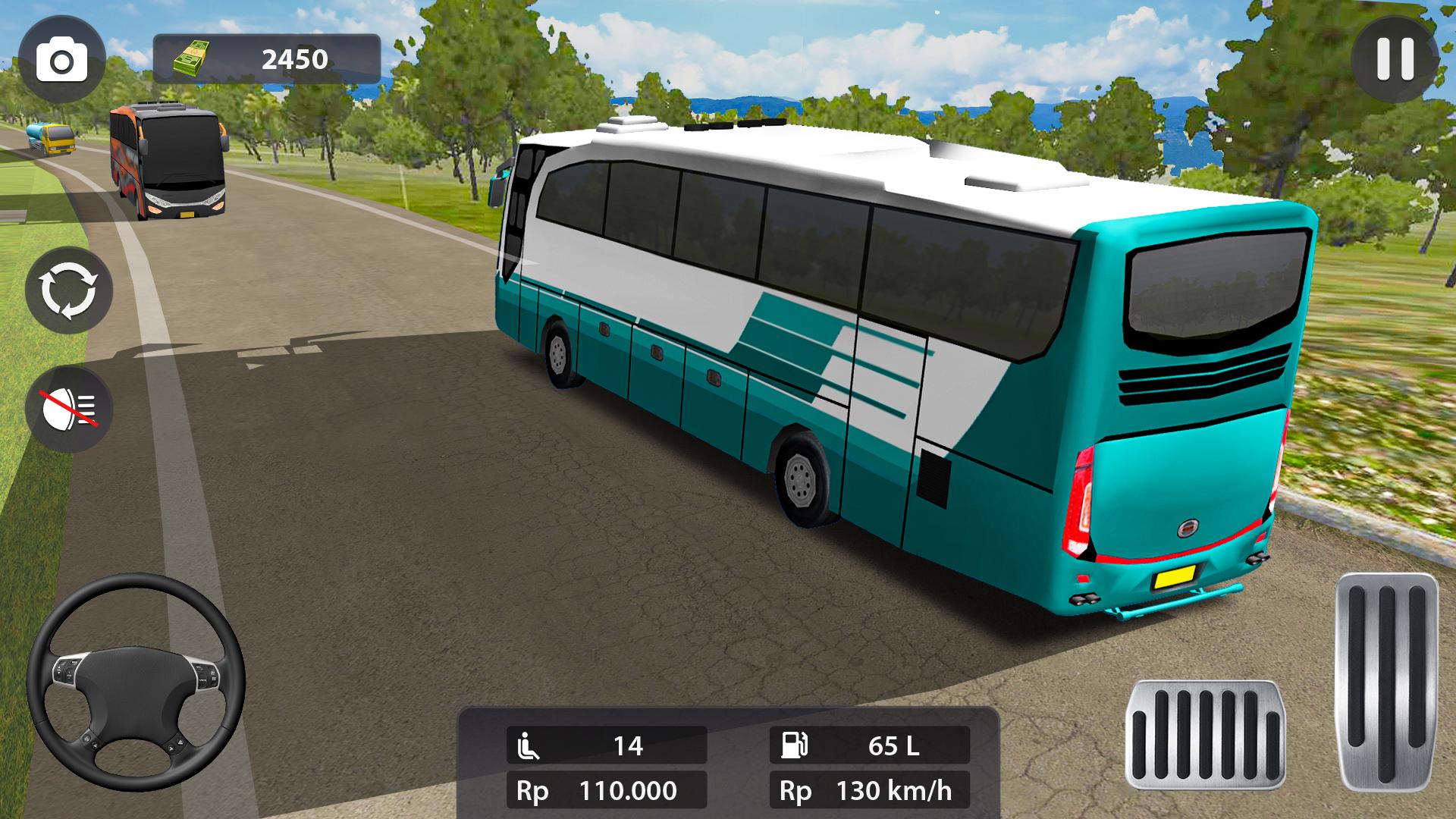Tap the cash bundle icon next to 2450
The height and width of the screenshot is (819, 1456).
coord(192,56)
